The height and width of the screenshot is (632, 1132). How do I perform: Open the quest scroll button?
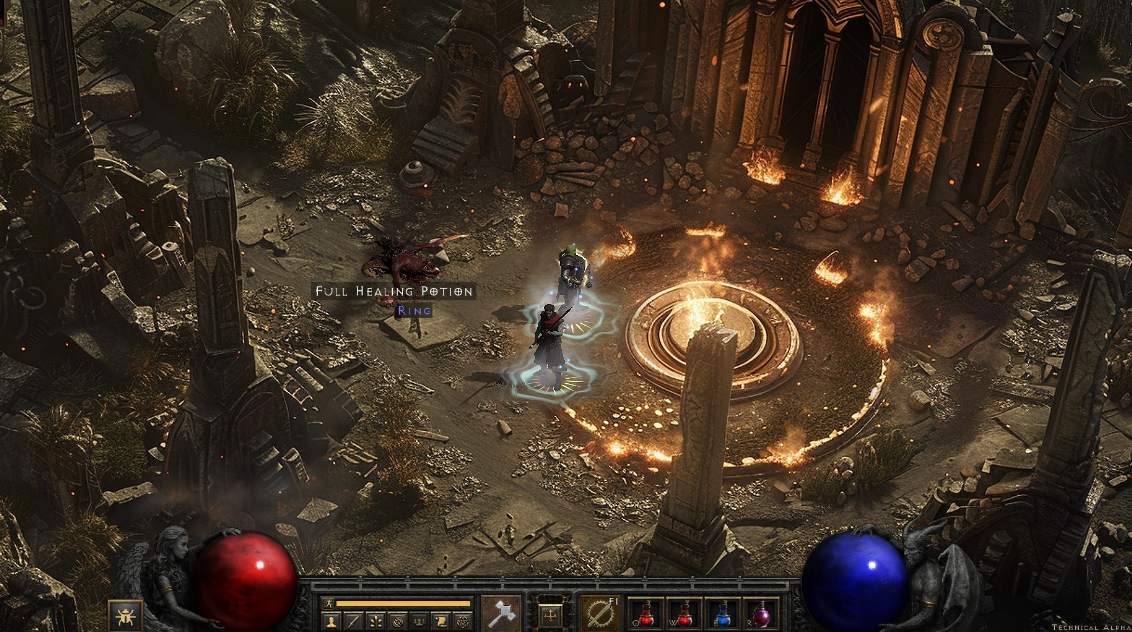[x=440, y=621]
